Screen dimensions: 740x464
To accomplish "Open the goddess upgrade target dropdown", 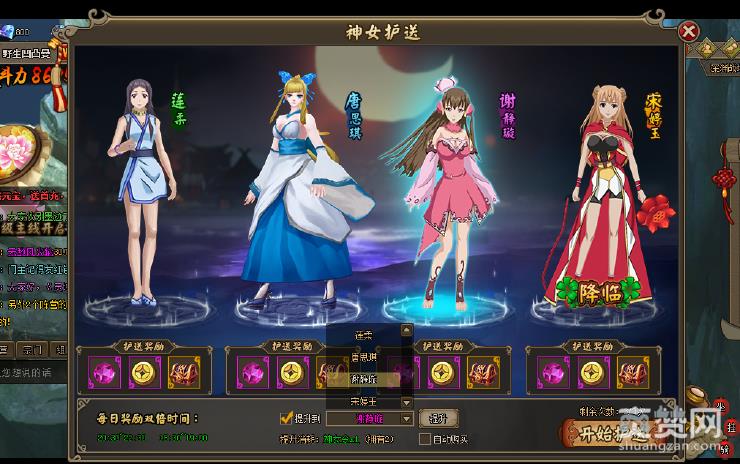I will point(406,418).
